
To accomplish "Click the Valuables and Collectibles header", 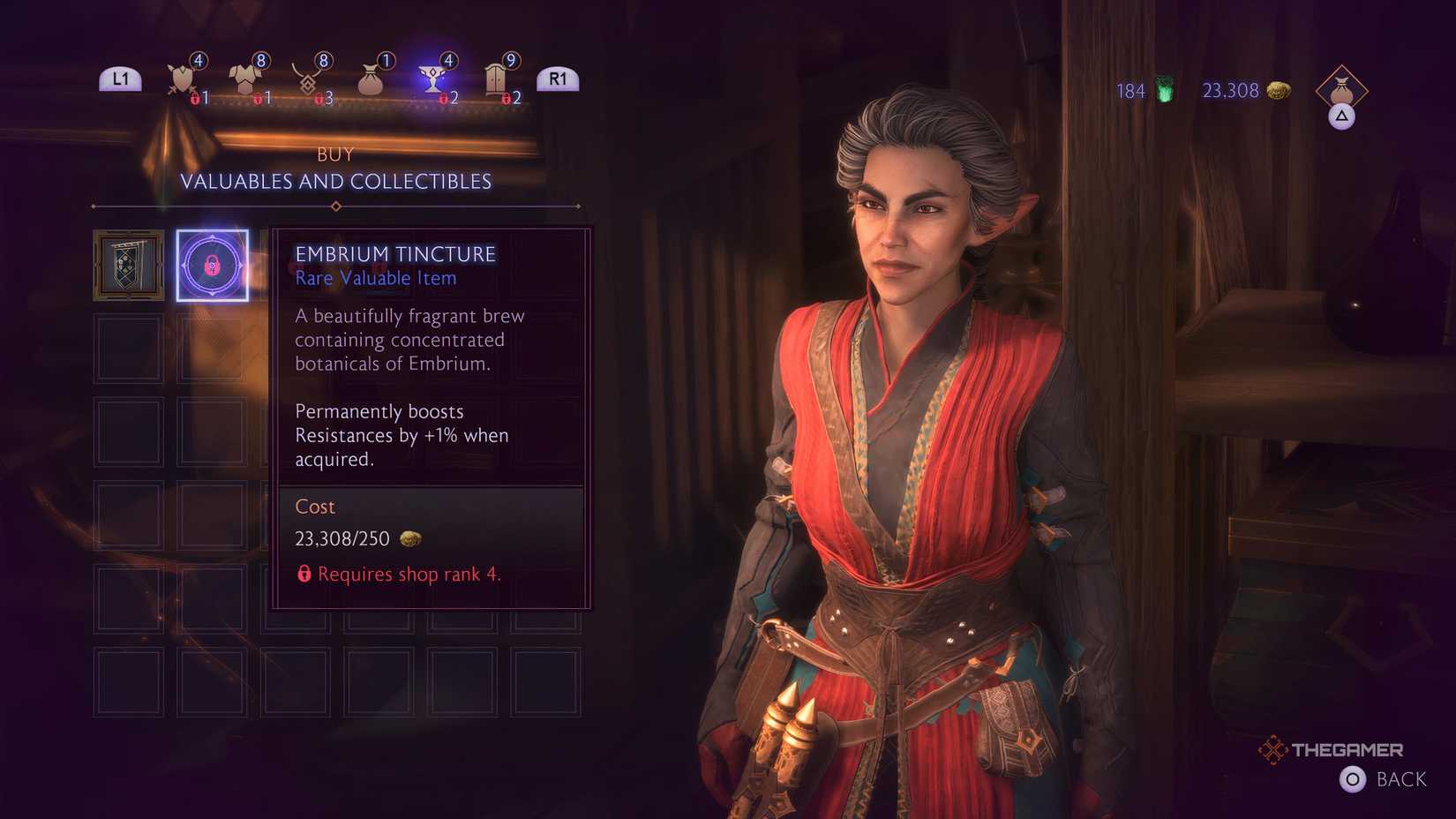I will coord(337,182).
